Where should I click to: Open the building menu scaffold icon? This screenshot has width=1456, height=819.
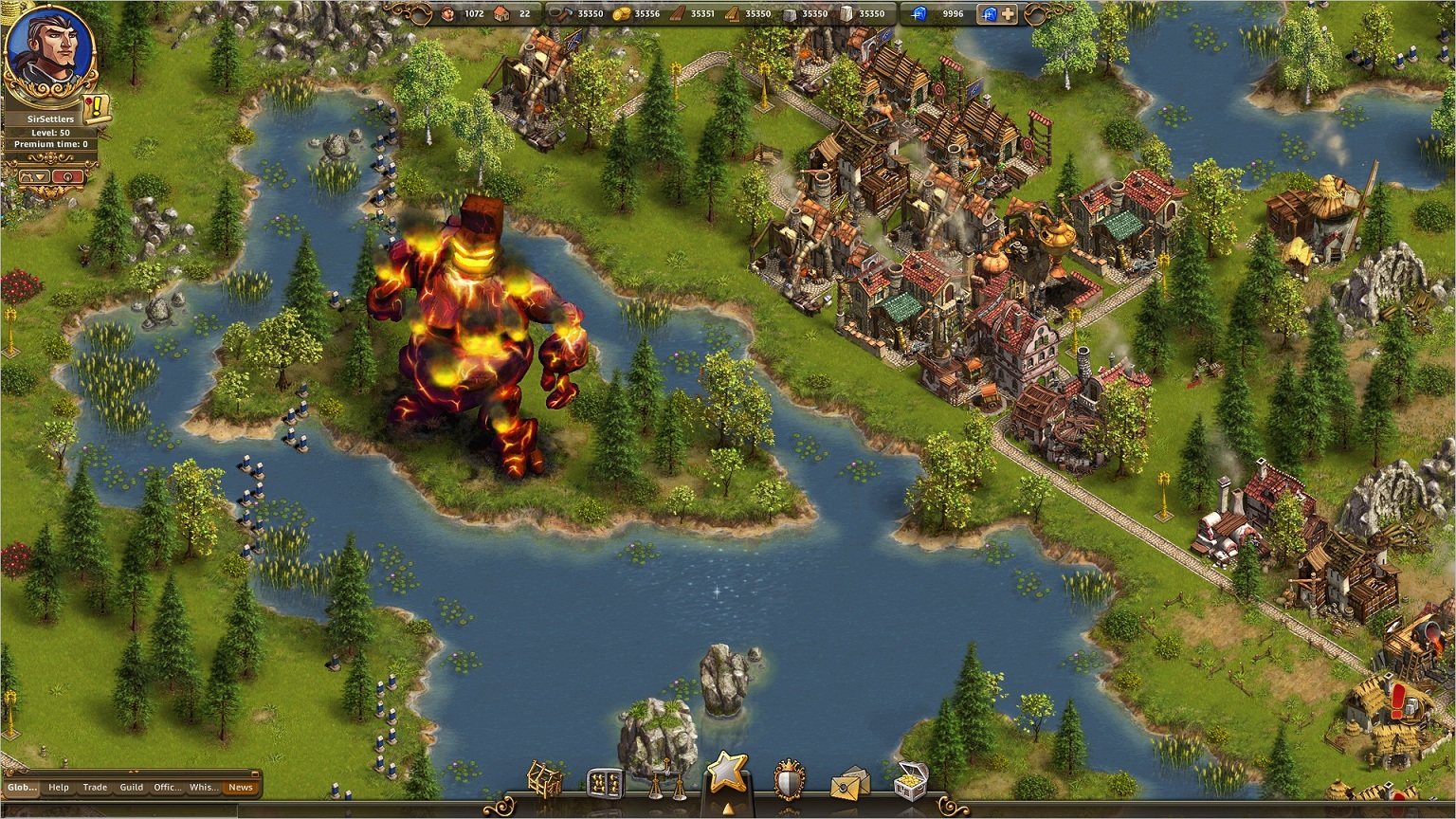545,779
